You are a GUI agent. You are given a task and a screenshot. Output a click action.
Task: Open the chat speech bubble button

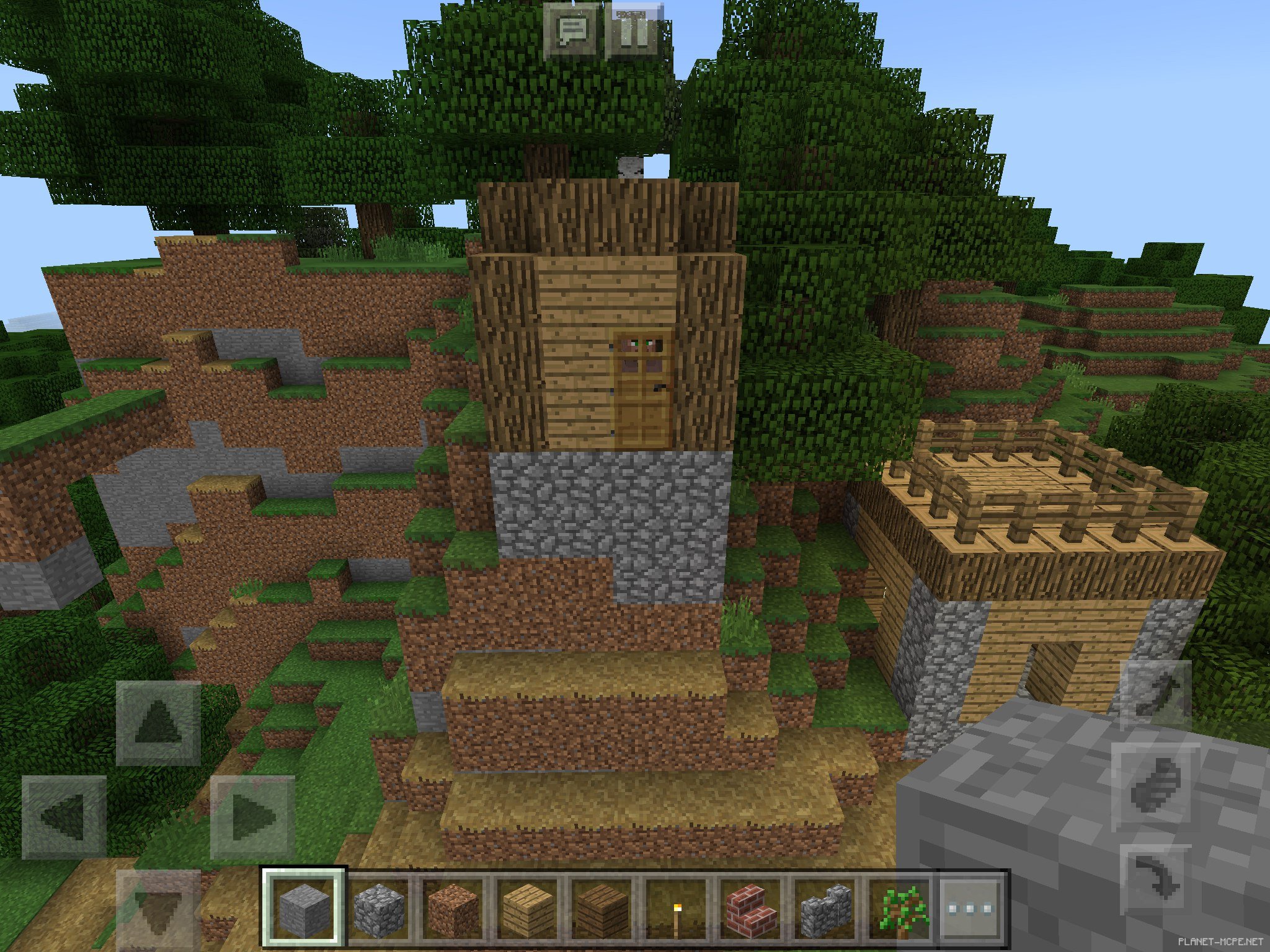(571, 31)
